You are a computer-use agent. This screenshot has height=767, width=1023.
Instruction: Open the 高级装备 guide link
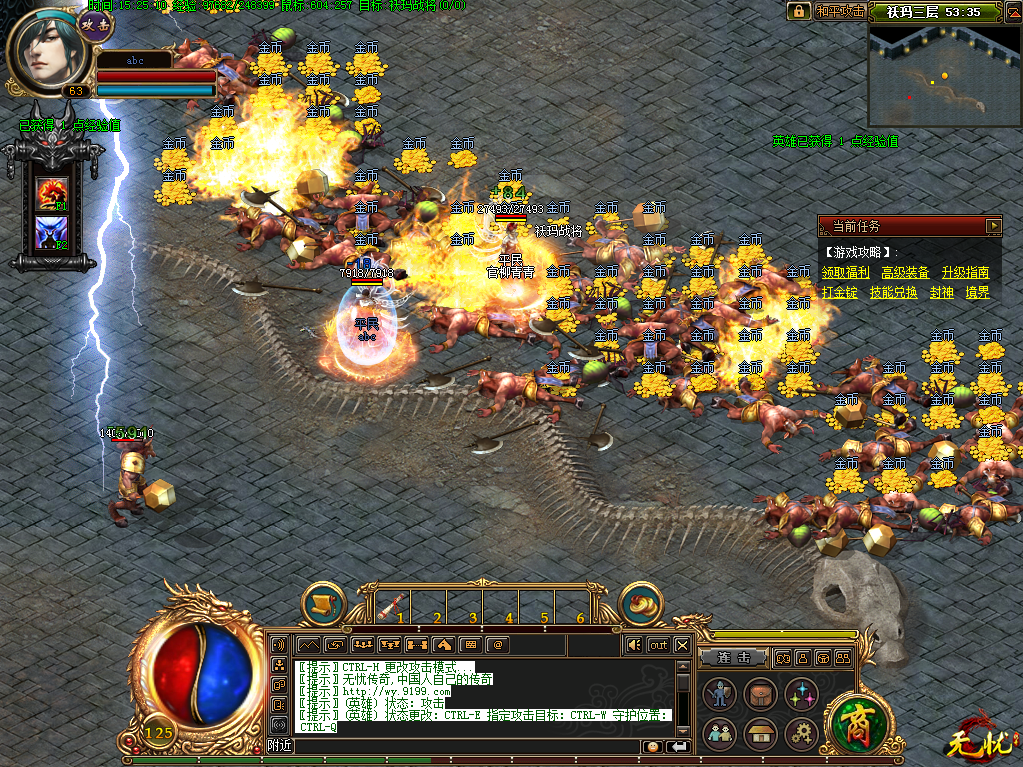pyautogui.click(x=904, y=272)
